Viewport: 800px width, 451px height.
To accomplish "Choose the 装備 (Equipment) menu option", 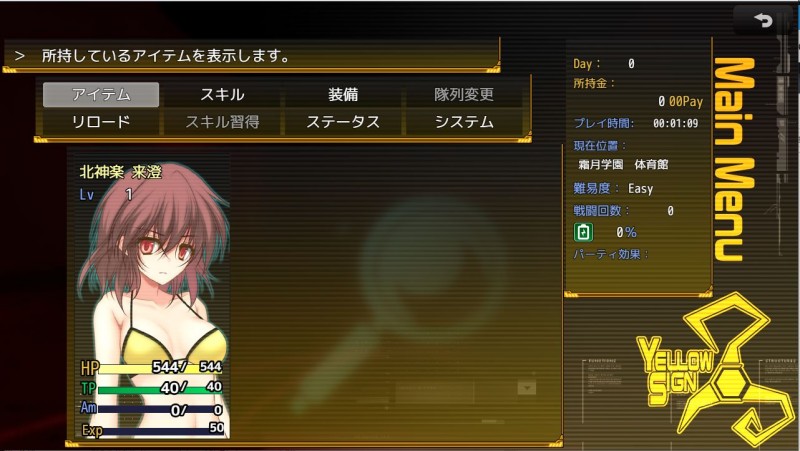I will [343, 95].
